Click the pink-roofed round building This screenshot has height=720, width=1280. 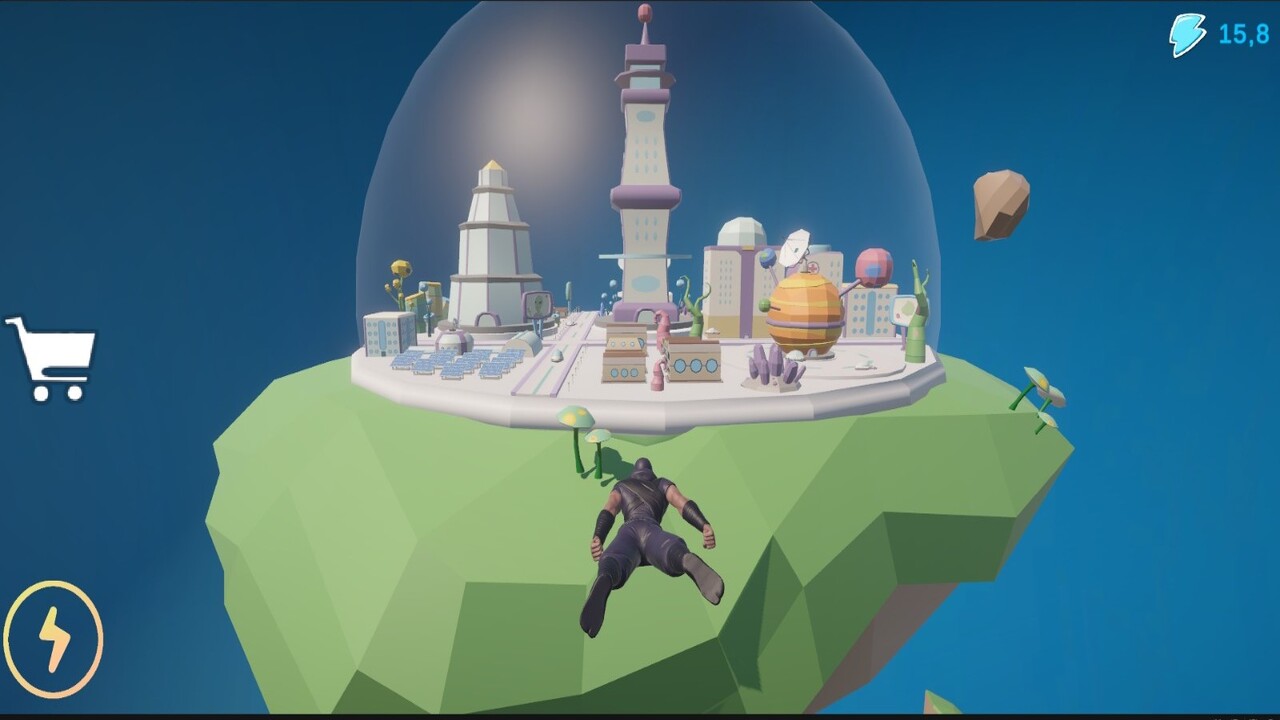click(x=872, y=269)
